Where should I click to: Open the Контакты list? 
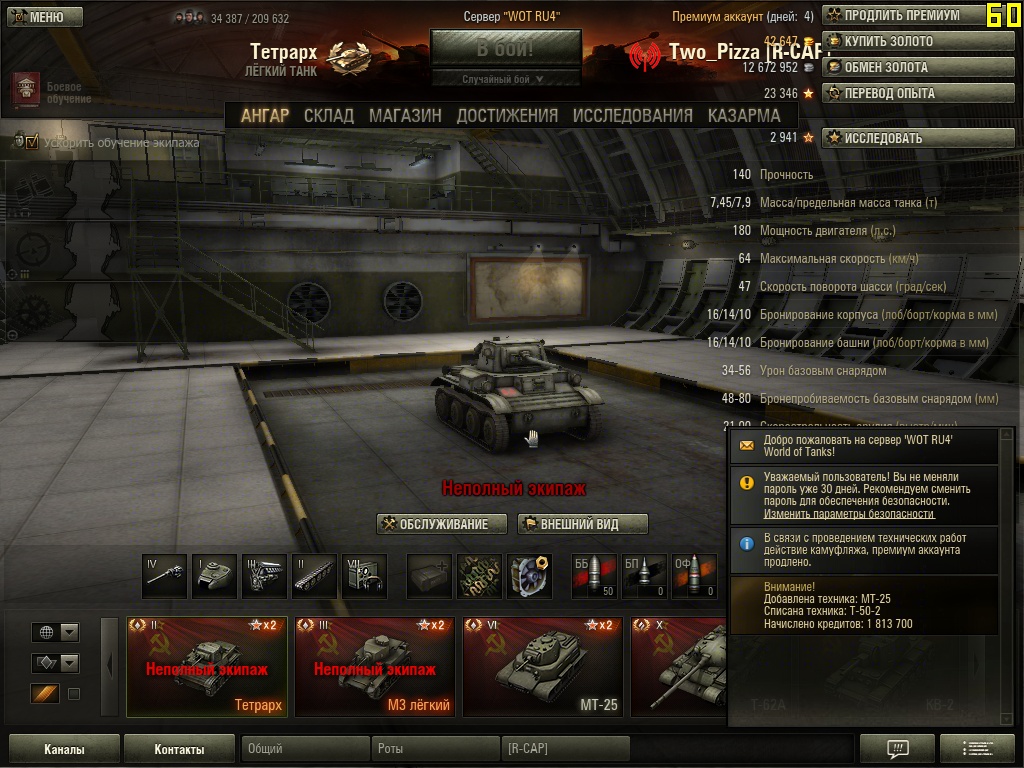179,749
